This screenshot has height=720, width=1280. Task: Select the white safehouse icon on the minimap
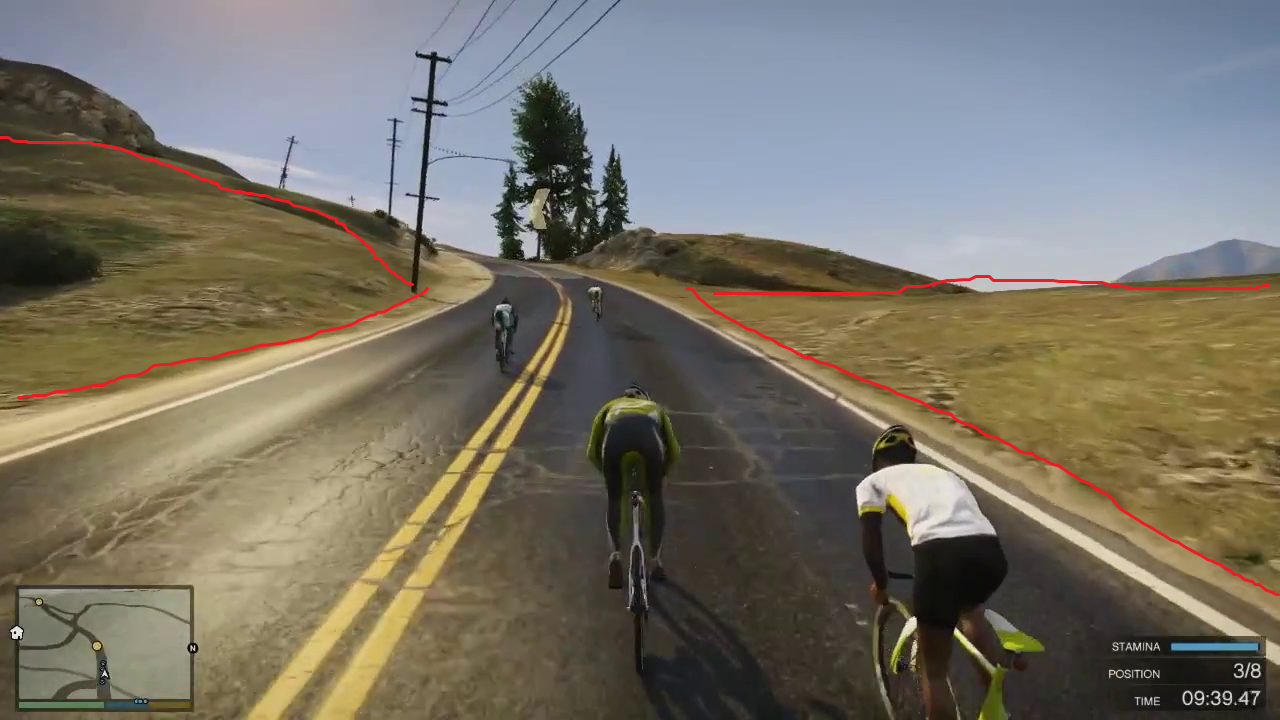coord(17,632)
